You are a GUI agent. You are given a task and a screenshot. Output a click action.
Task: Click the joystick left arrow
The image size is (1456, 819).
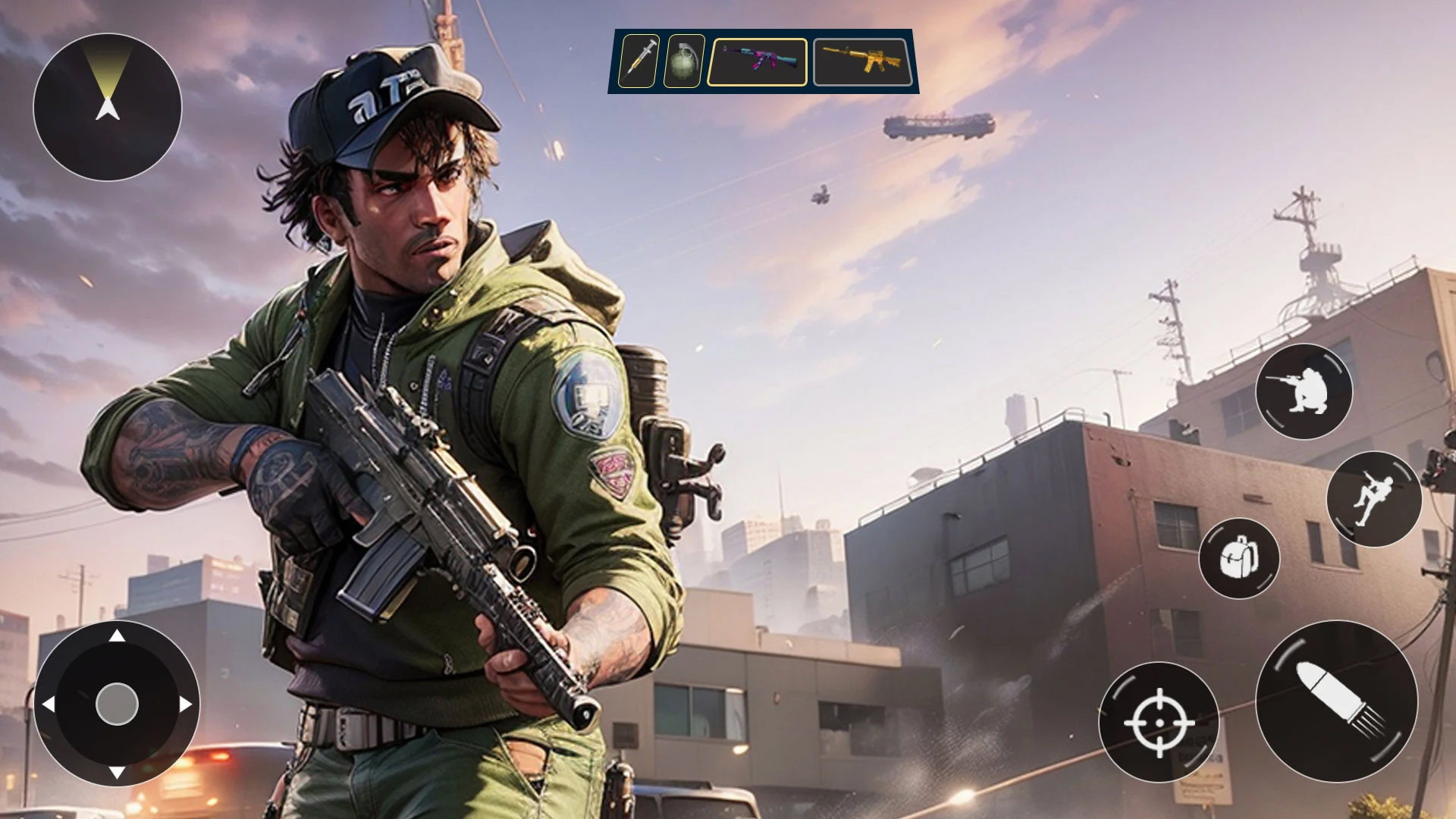(x=48, y=704)
